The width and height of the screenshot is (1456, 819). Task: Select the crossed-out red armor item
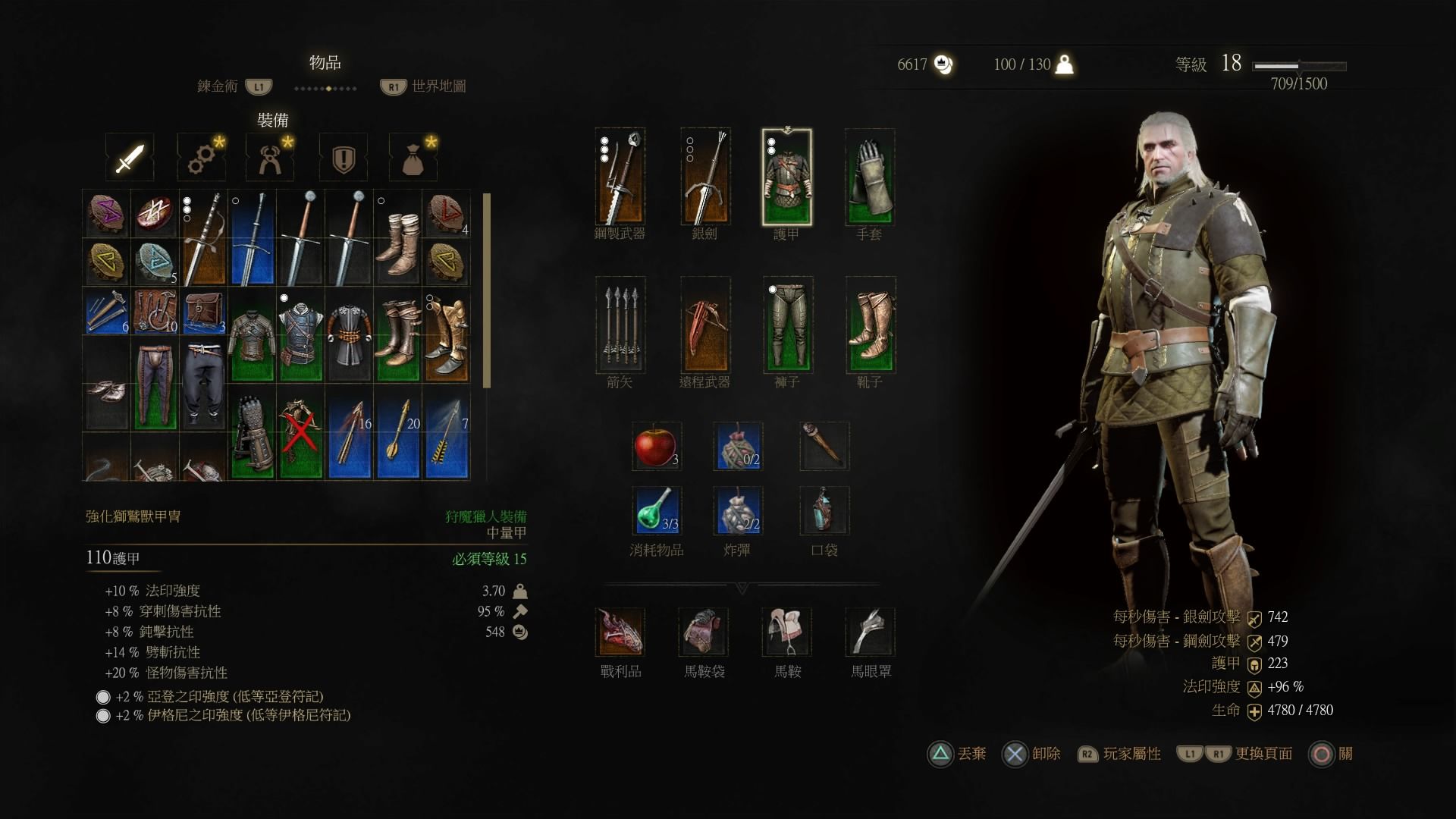[300, 434]
